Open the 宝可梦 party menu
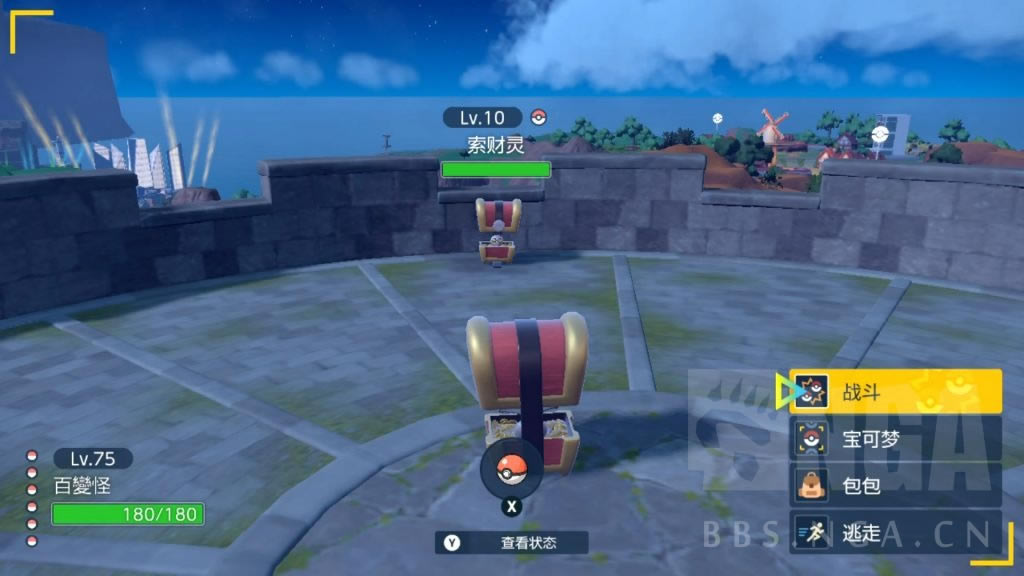Viewport: 1024px width, 576px height. coord(895,438)
